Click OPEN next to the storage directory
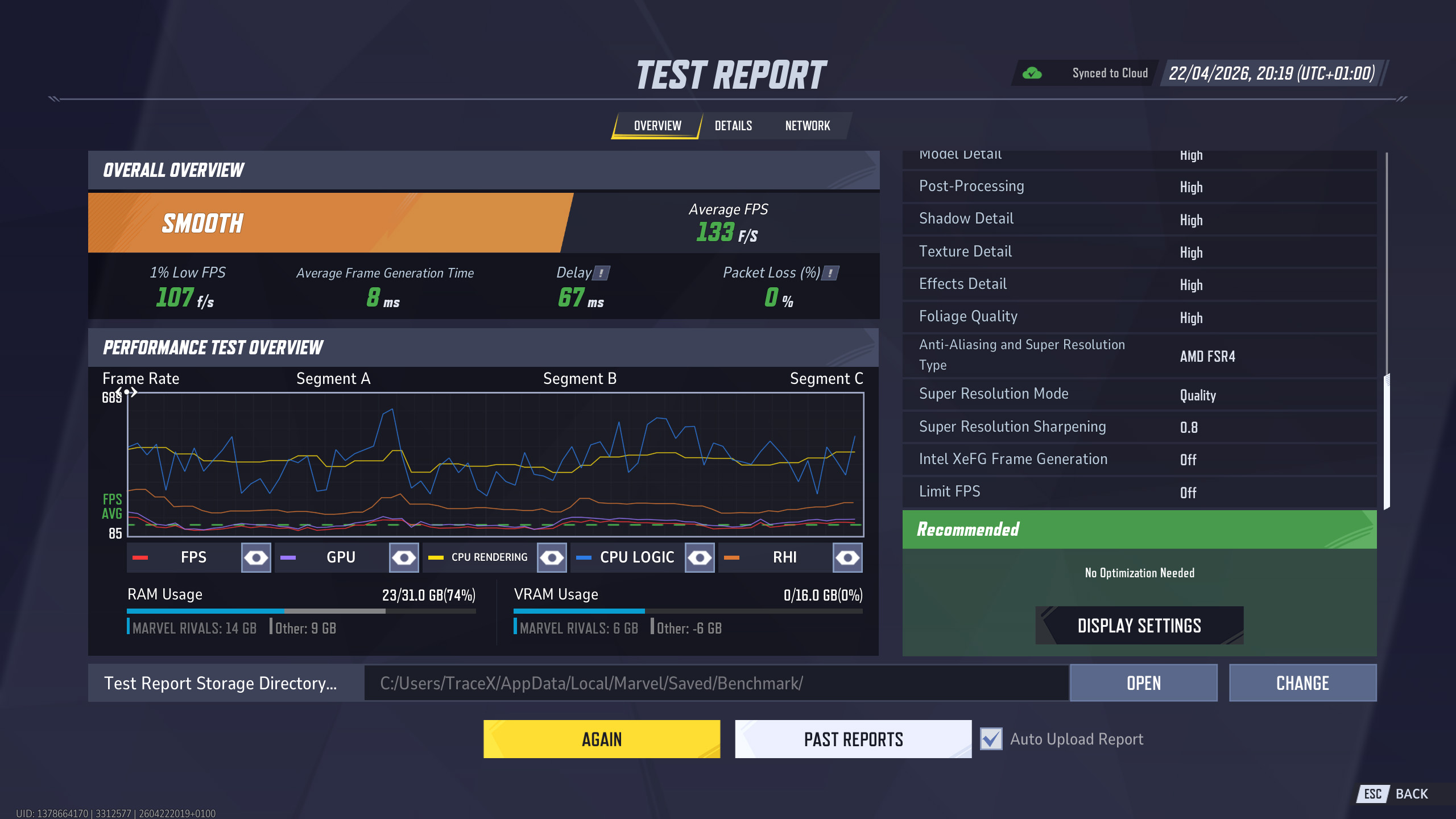This screenshot has height=819, width=1456. (1143, 682)
